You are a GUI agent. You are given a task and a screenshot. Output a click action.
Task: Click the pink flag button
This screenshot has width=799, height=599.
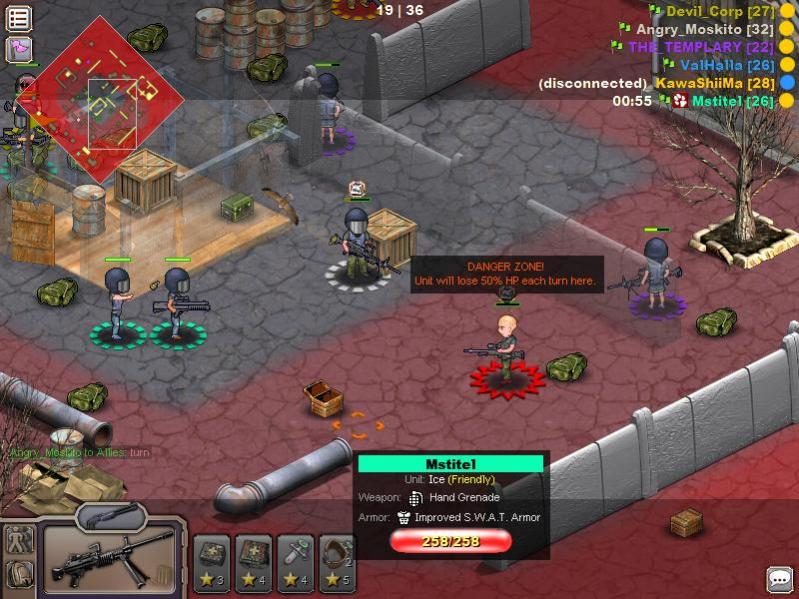coord(18,49)
